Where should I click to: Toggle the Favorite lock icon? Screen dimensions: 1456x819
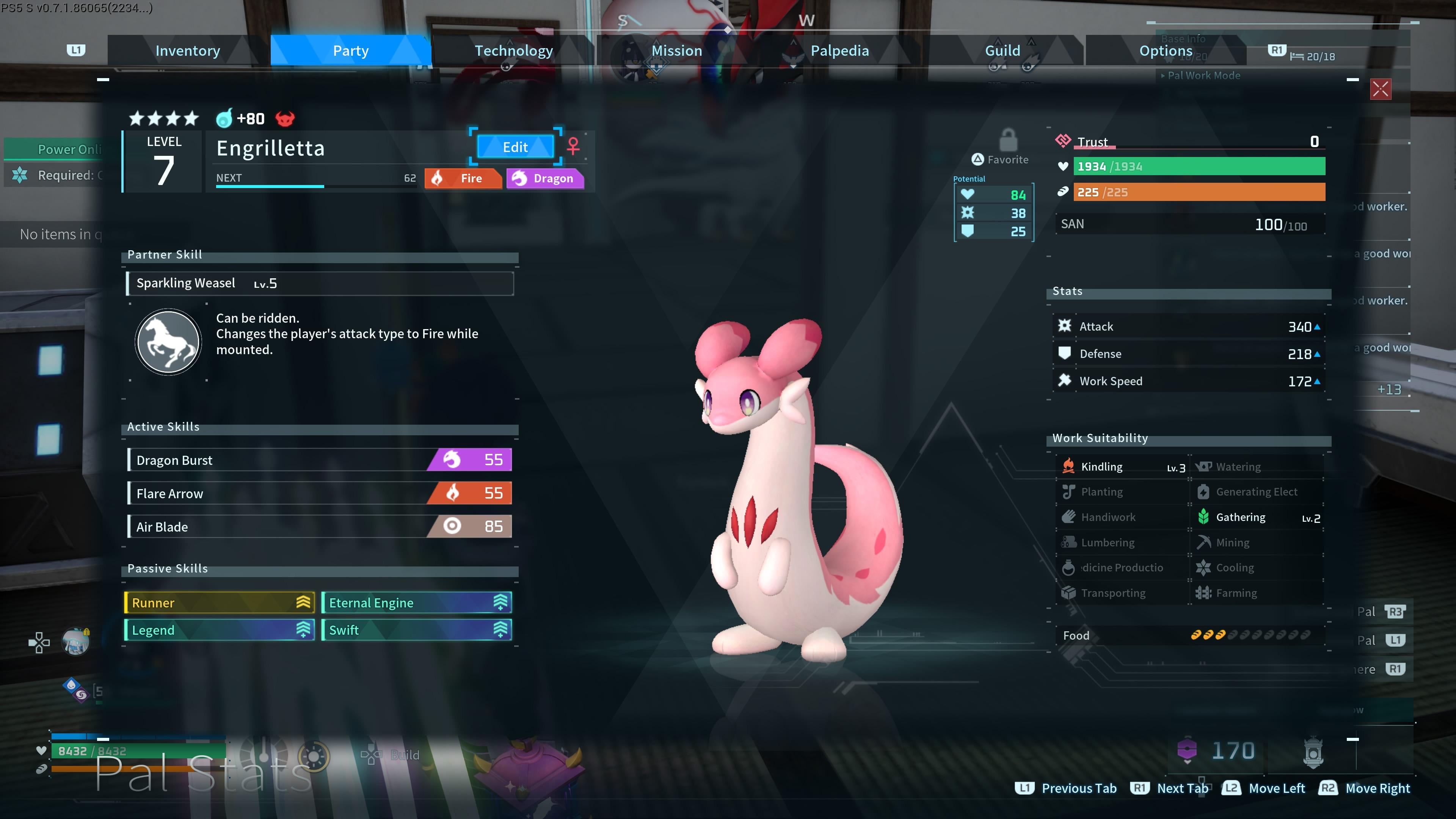(x=1008, y=140)
